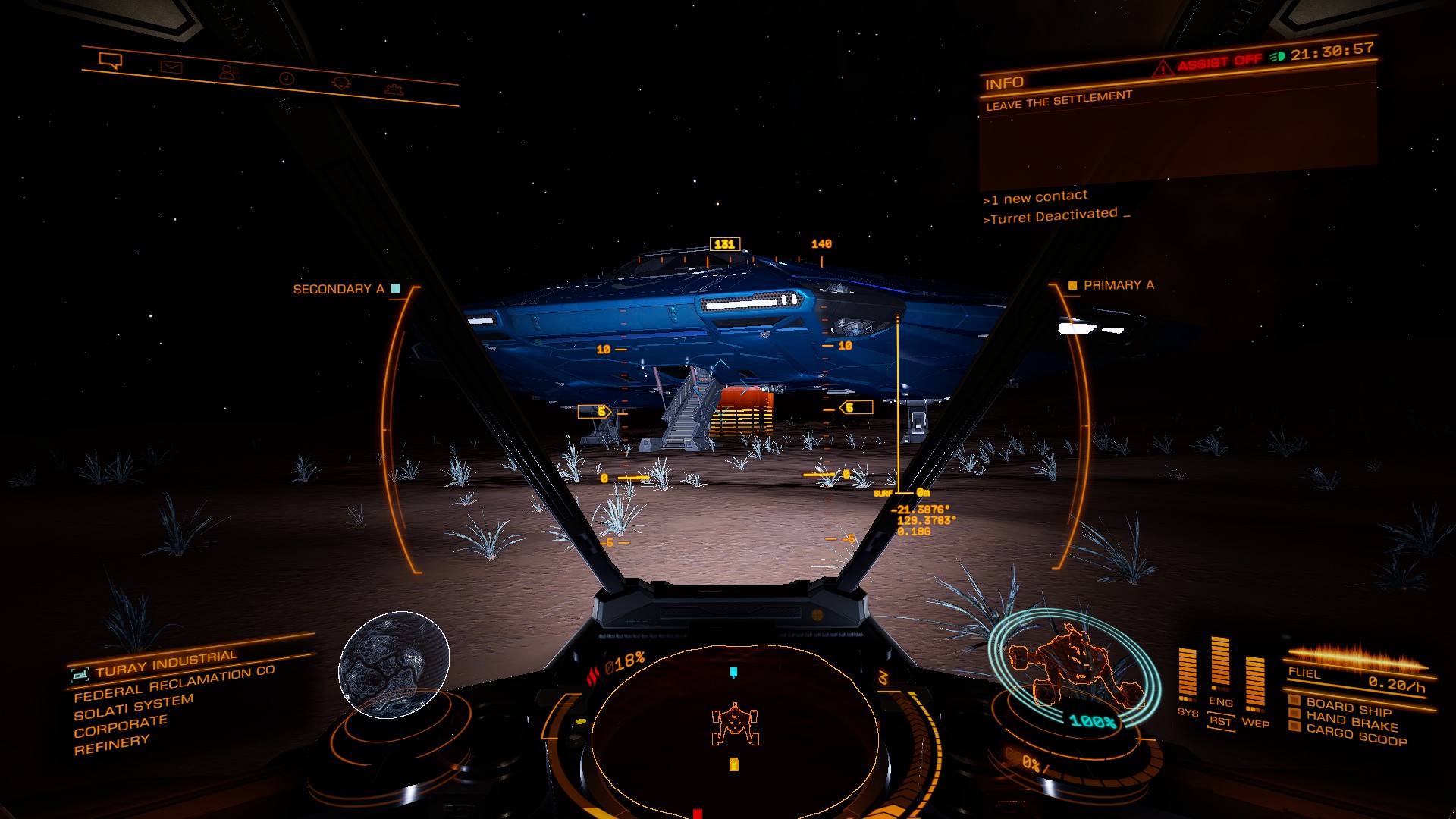Toggle the Cargo Scoop indicator

pyautogui.click(x=1355, y=734)
